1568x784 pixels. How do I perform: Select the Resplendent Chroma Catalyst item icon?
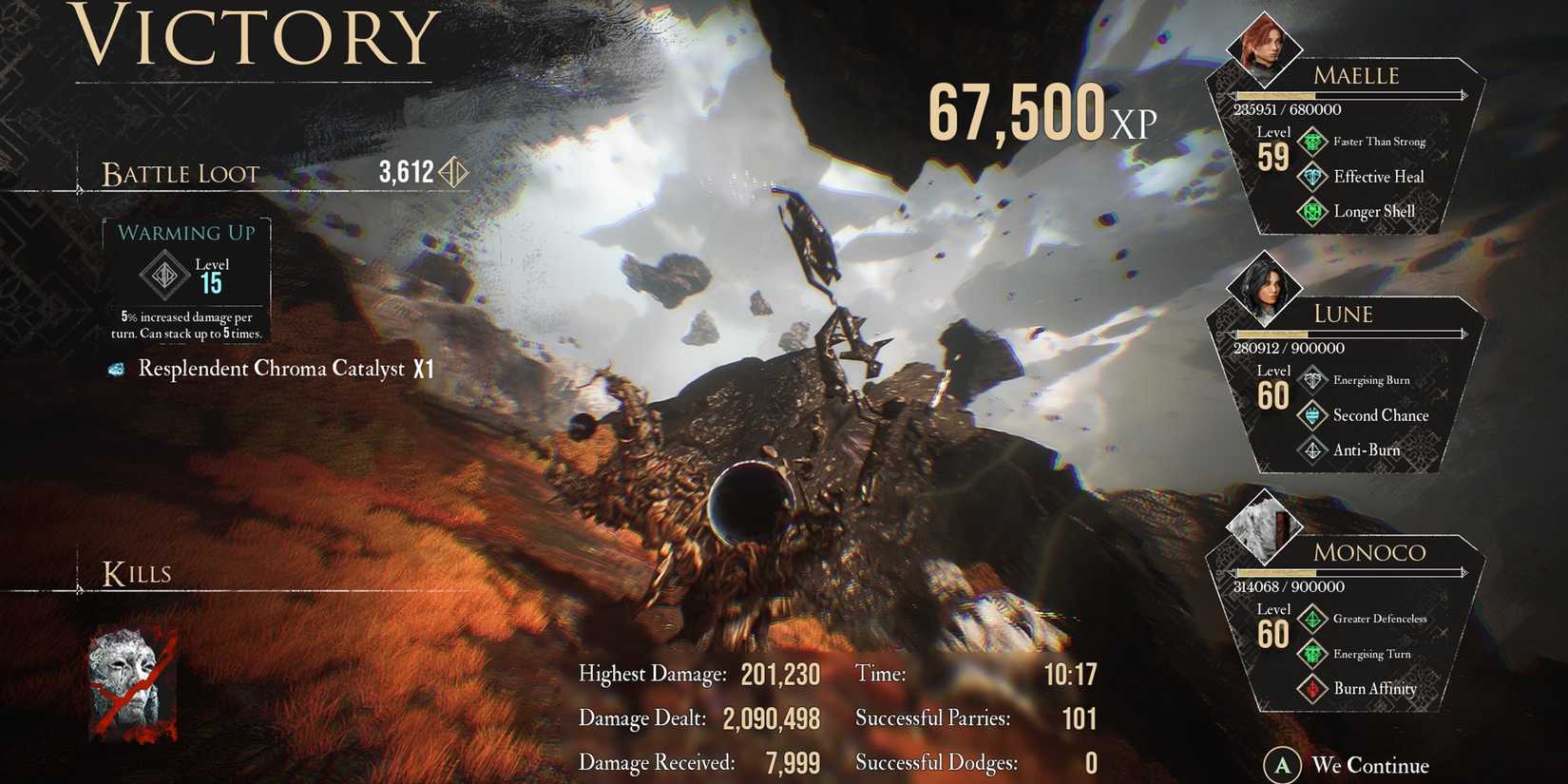118,369
